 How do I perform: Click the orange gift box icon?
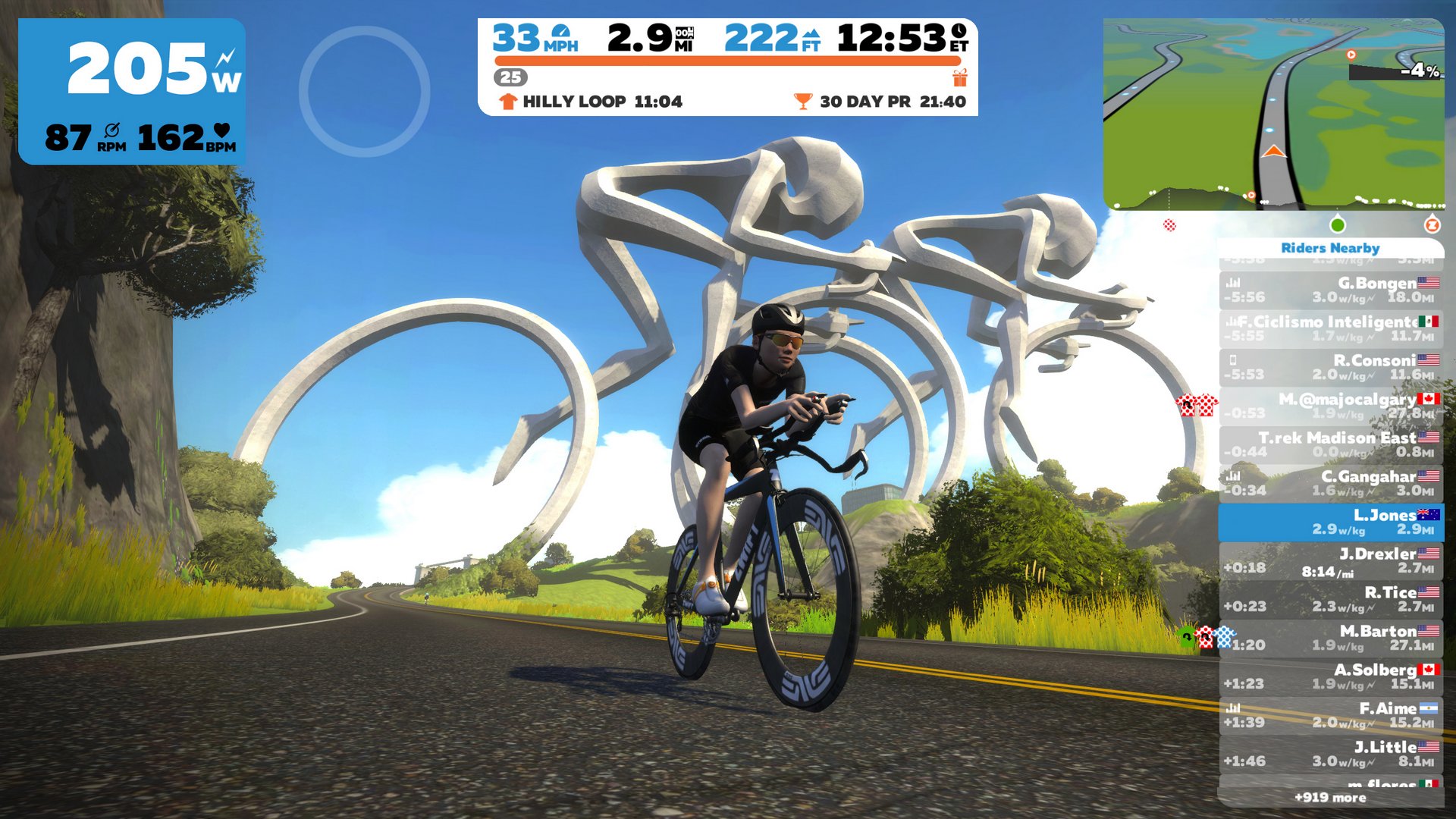click(x=960, y=77)
